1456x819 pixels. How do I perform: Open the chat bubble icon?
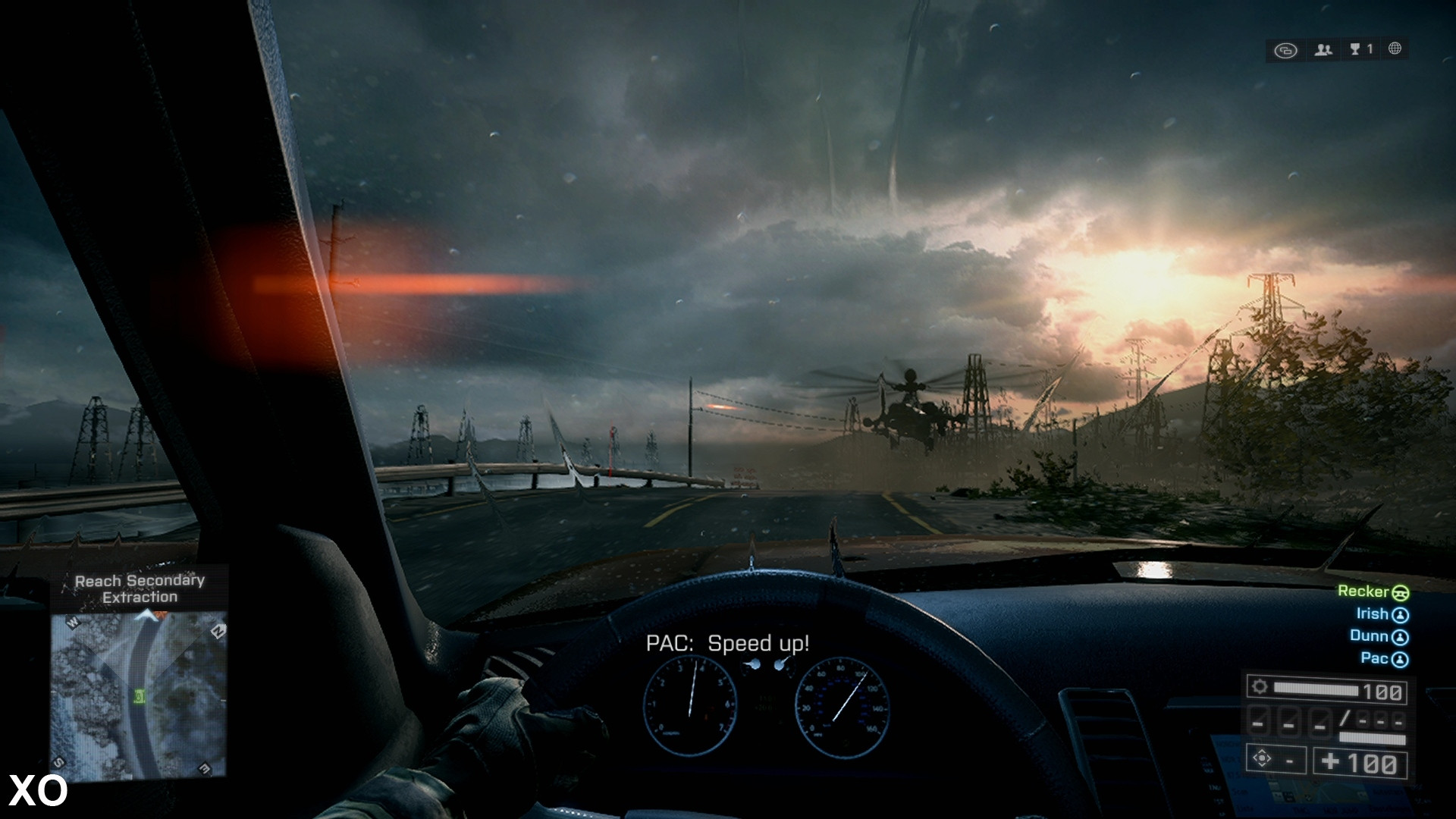tap(1285, 50)
